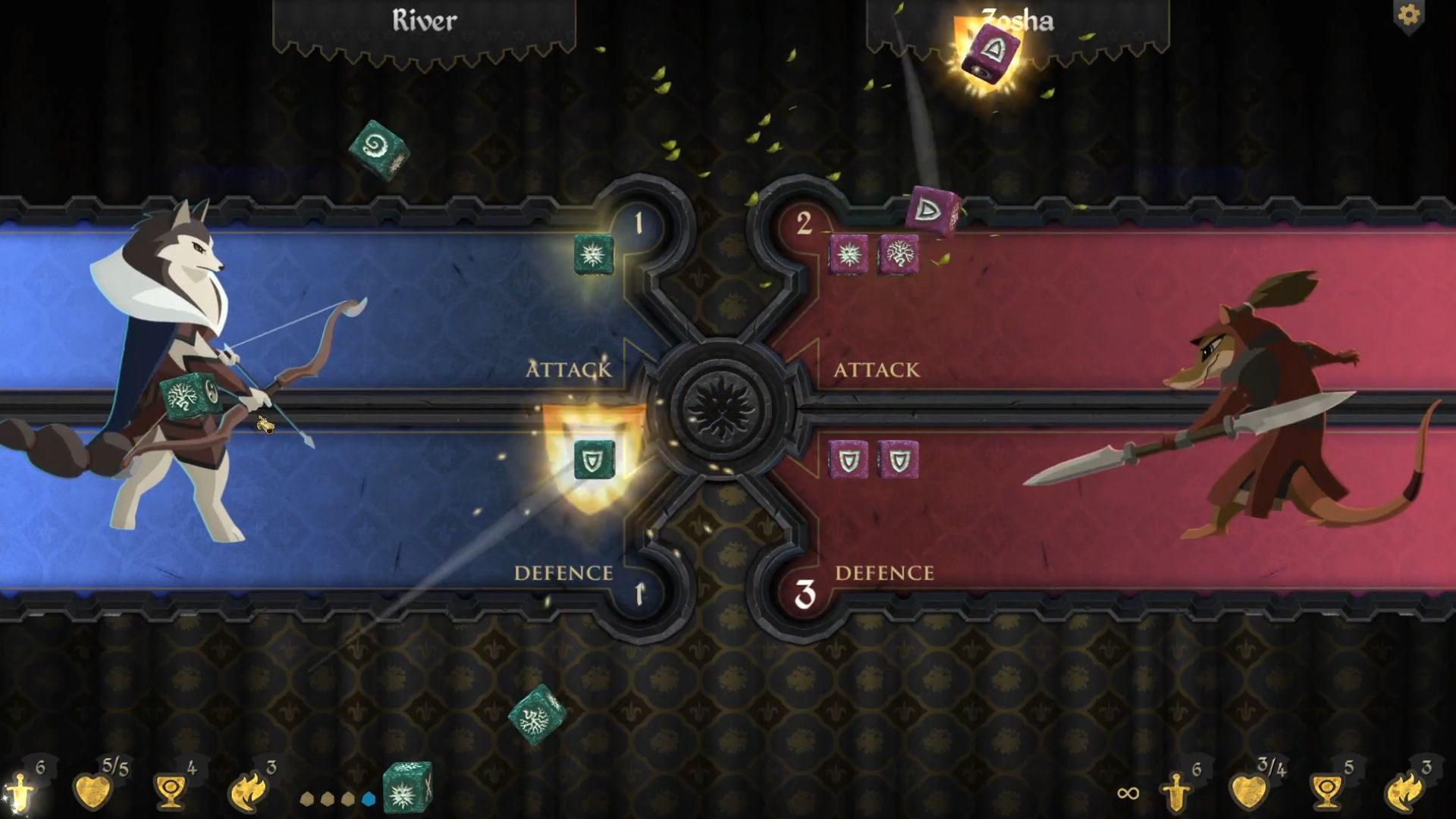Inspect Zosha's sword icon next to infinity symbol
Screen dimensions: 1456x819
tap(1176, 792)
